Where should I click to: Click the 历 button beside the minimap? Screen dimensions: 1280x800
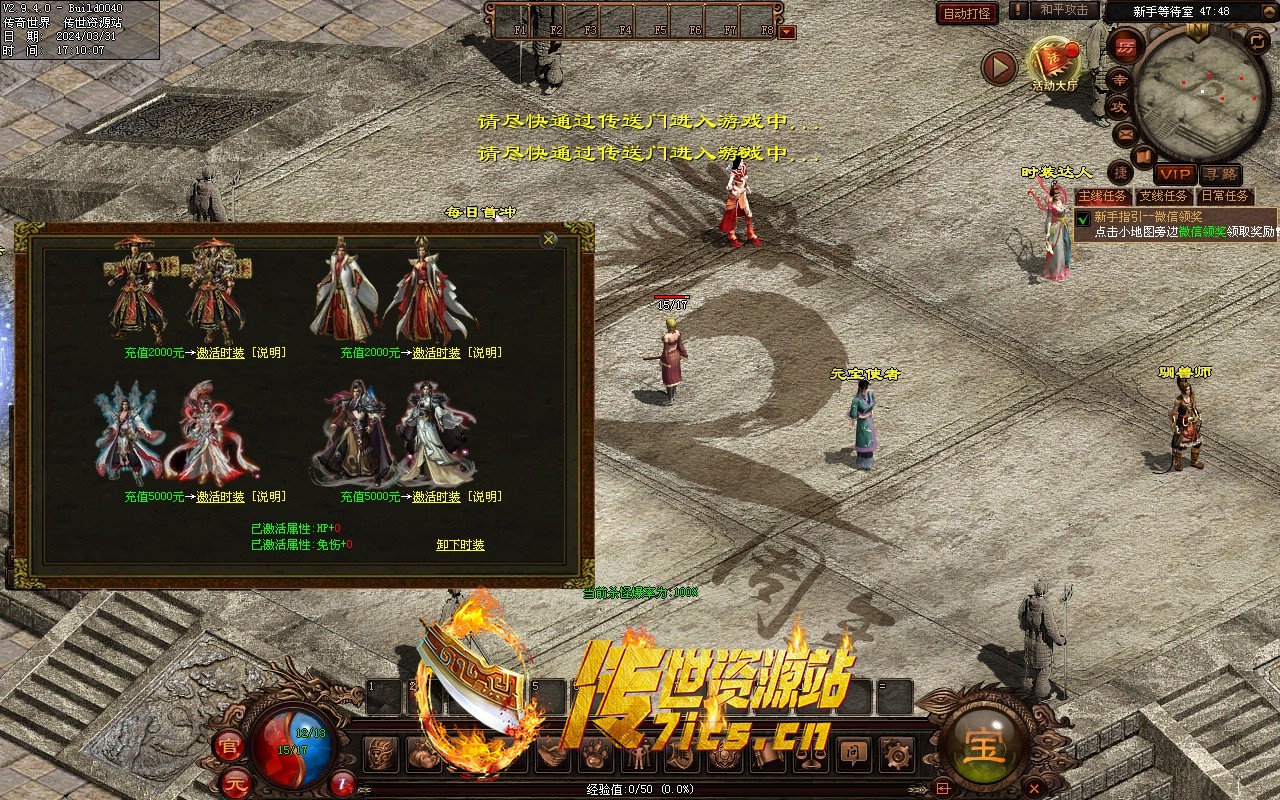pyautogui.click(x=1126, y=48)
